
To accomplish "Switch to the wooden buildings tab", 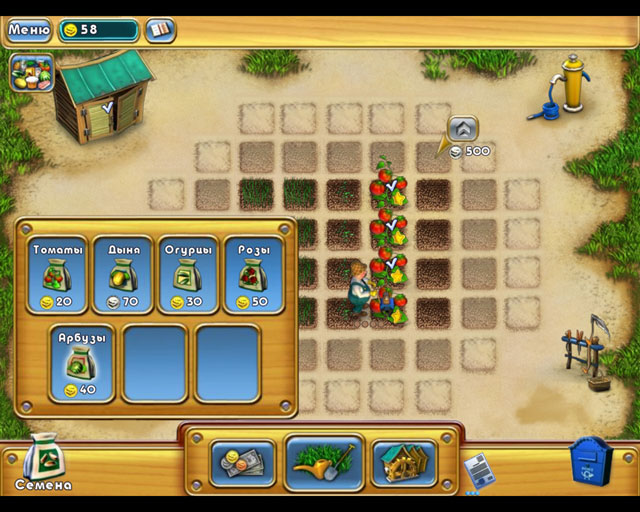I will click(403, 463).
